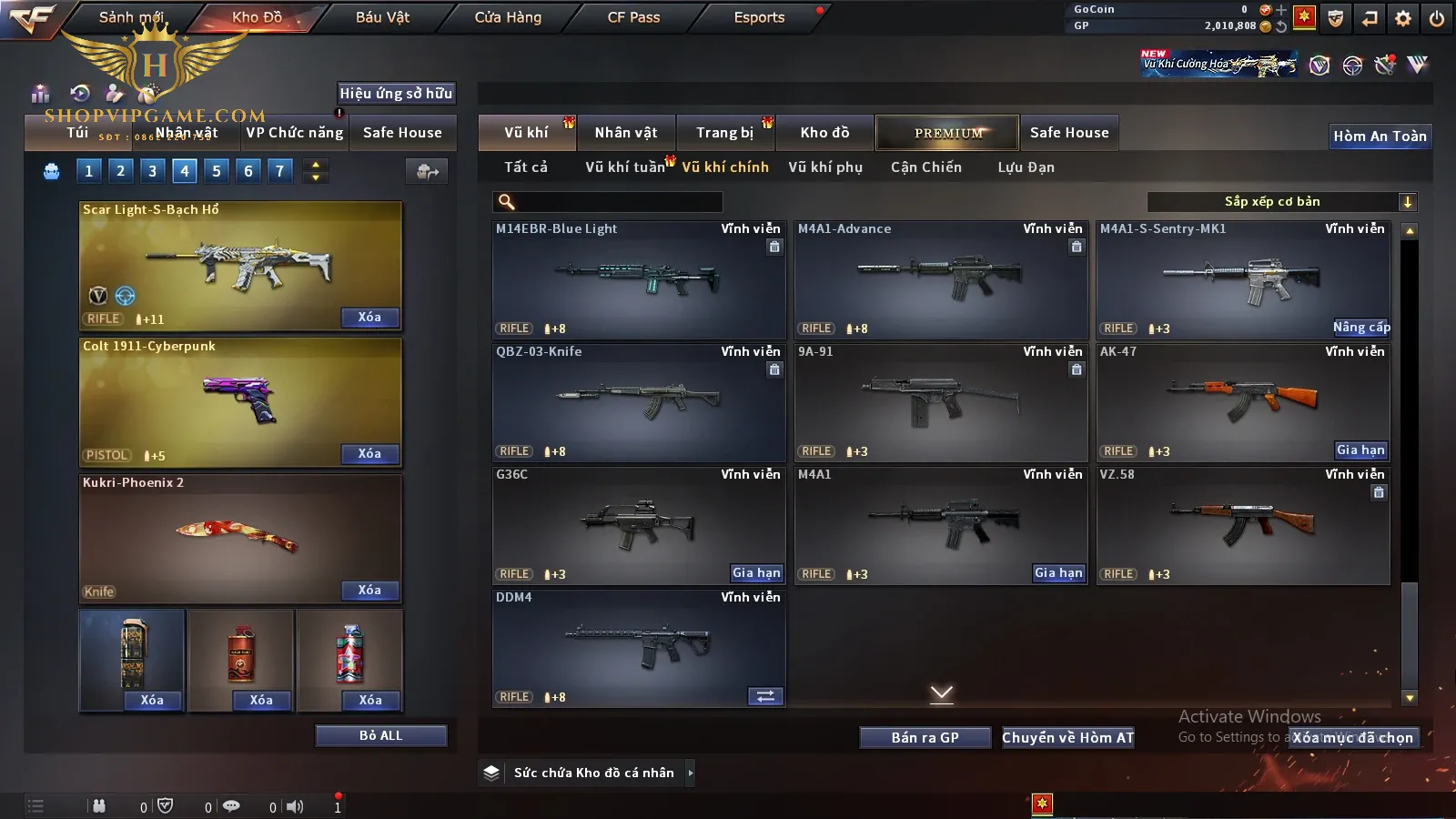Viewport: 1456px width, 819px height.
Task: Switch to the Trang bị tab
Action: pyautogui.click(x=725, y=133)
